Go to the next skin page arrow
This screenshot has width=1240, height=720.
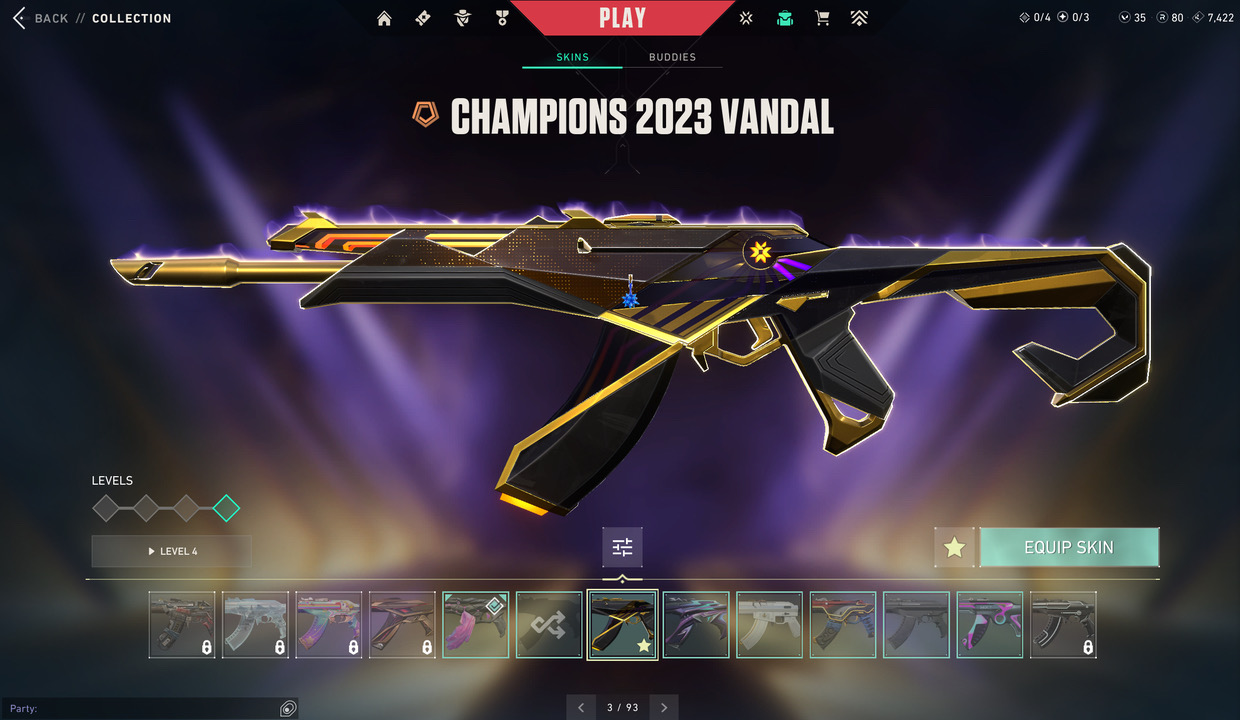click(x=664, y=707)
